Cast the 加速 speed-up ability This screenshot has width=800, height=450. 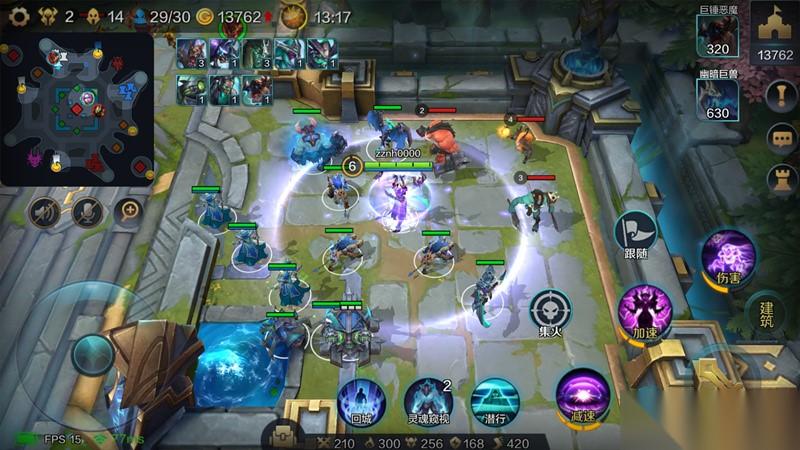pos(643,308)
